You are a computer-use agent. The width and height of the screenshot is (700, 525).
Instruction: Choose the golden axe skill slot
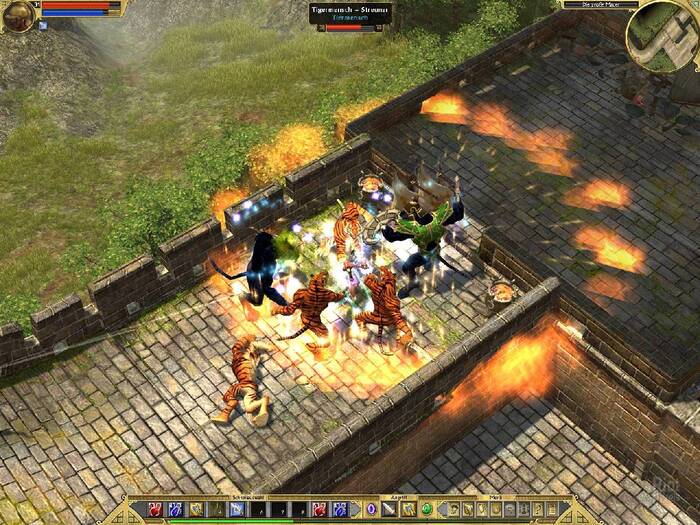pyautogui.click(x=408, y=509)
